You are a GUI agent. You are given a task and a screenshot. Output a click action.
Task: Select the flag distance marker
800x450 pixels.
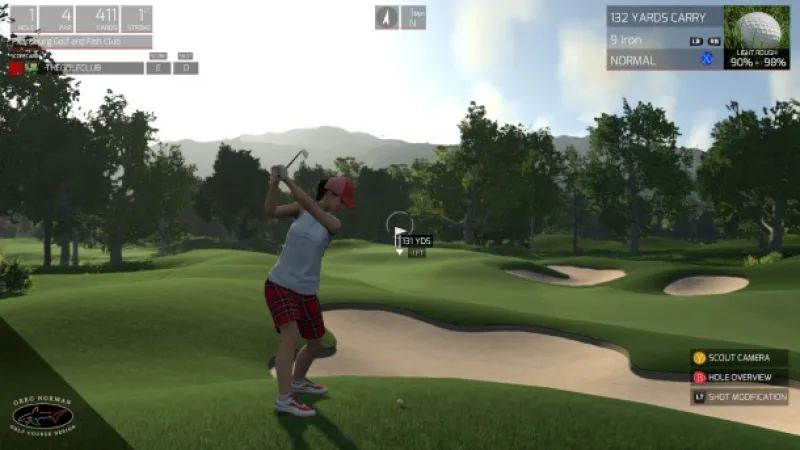[x=410, y=240]
